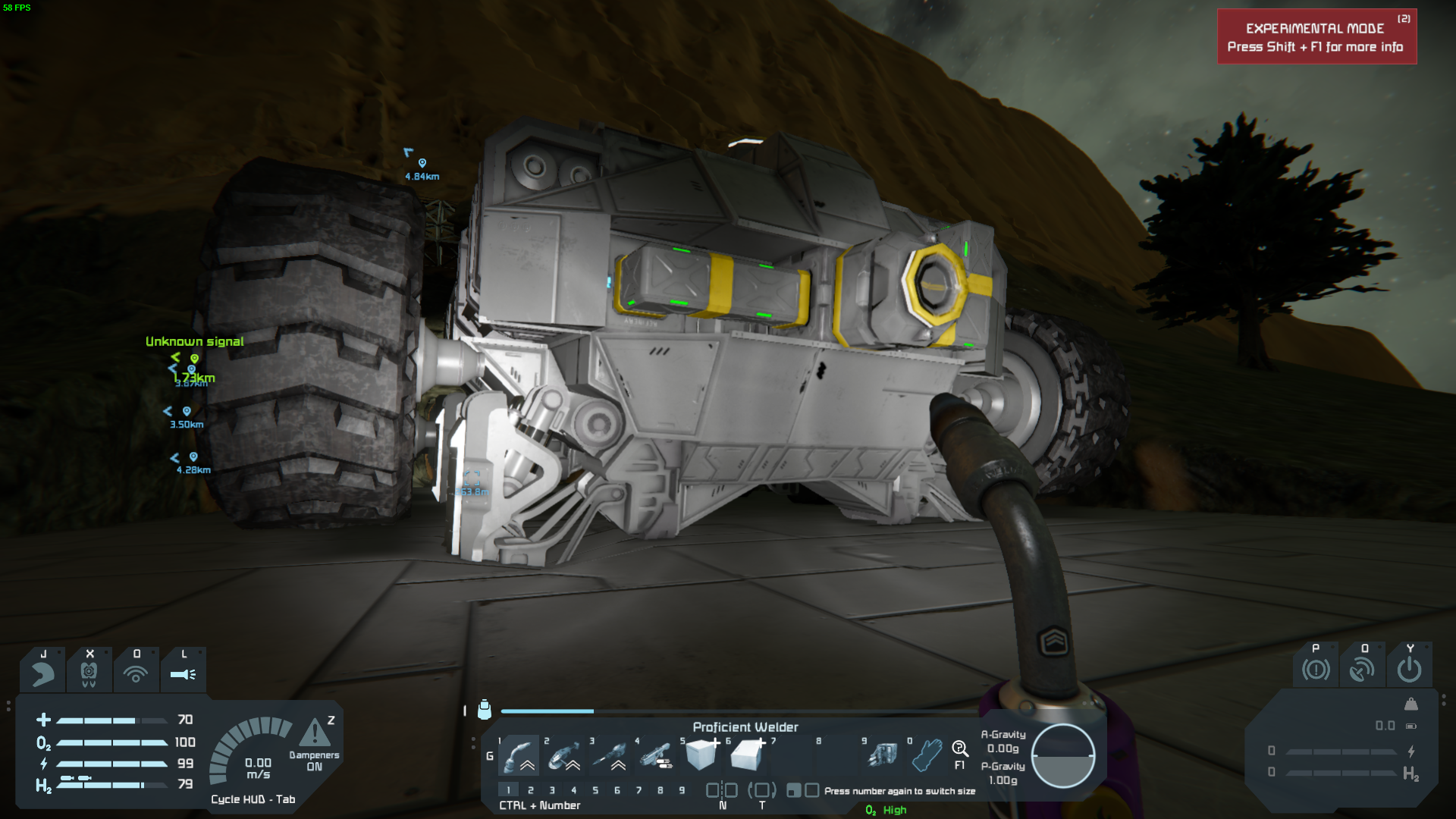
Task: Toggle the broadcasting signal icon
Action: click(136, 673)
